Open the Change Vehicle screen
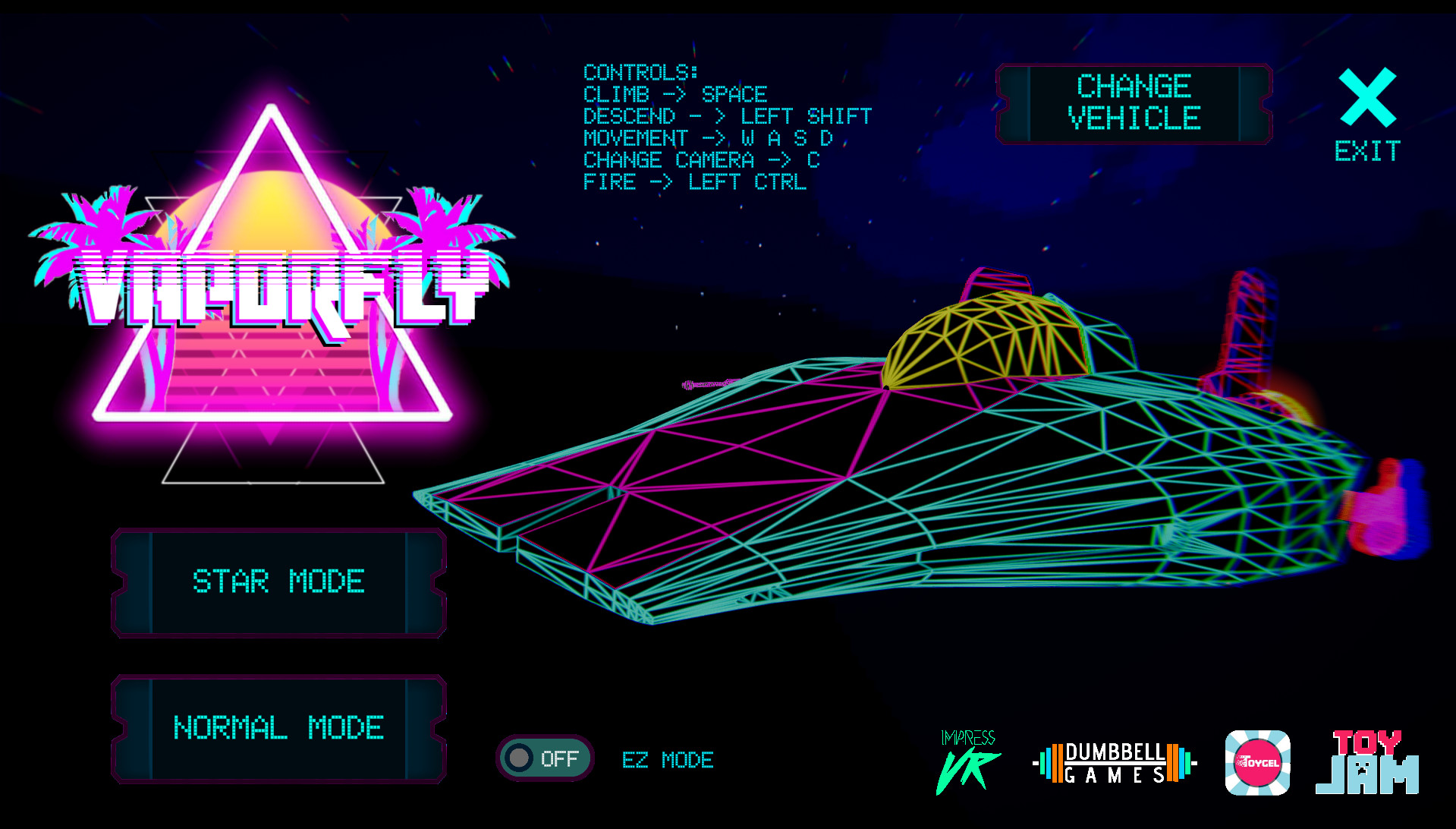Image resolution: width=1456 pixels, height=829 pixels. (1133, 102)
